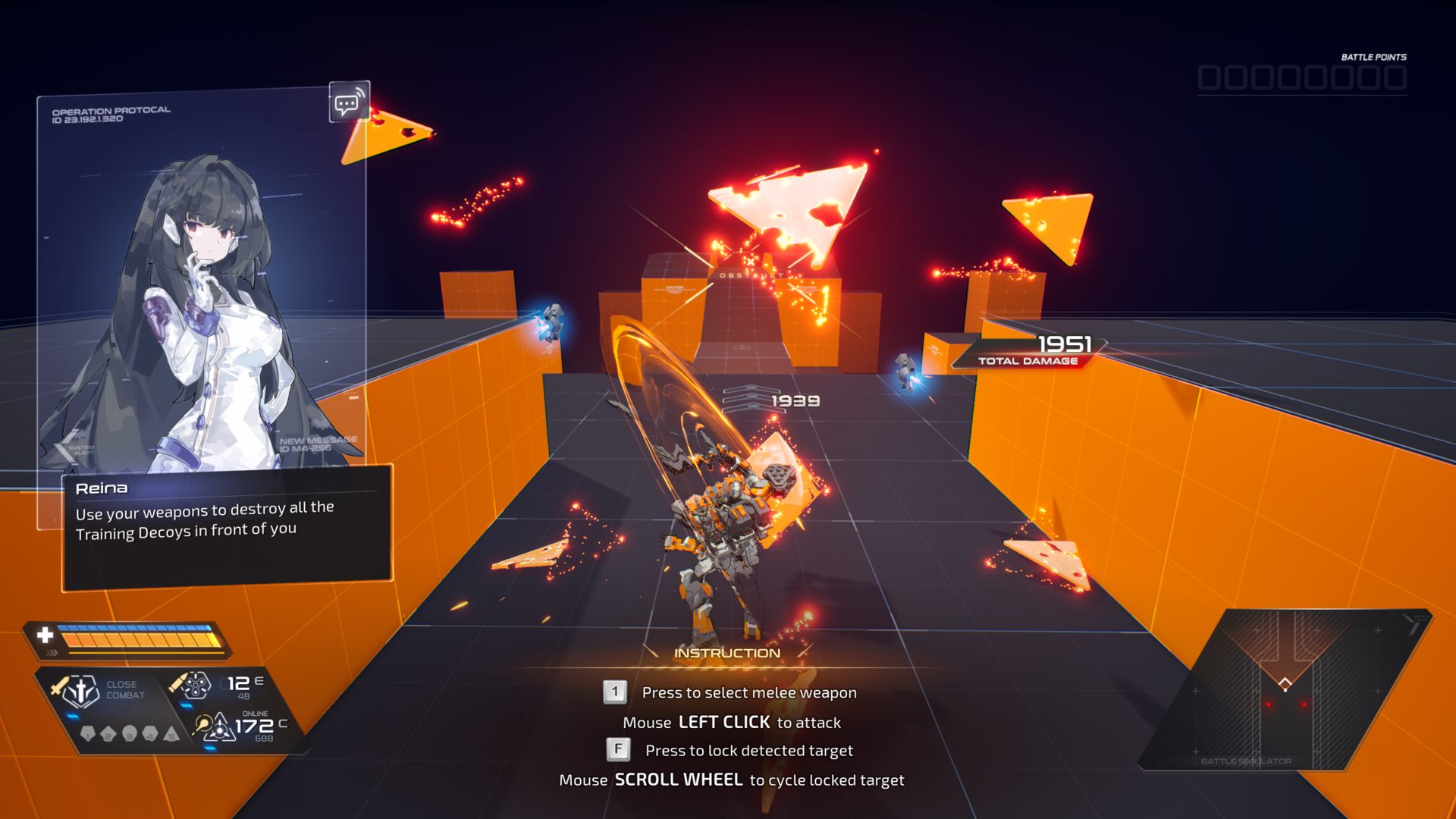The image size is (1456, 819).
Task: Click the Battle Simulator minimap
Action: click(x=1285, y=689)
